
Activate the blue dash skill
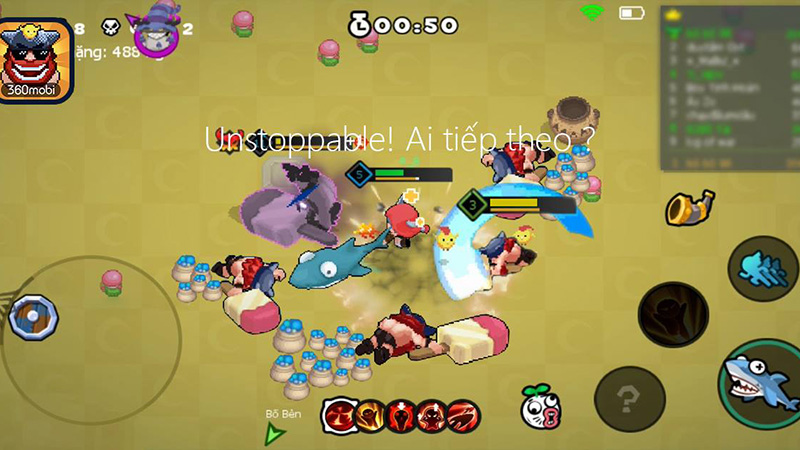point(762,269)
